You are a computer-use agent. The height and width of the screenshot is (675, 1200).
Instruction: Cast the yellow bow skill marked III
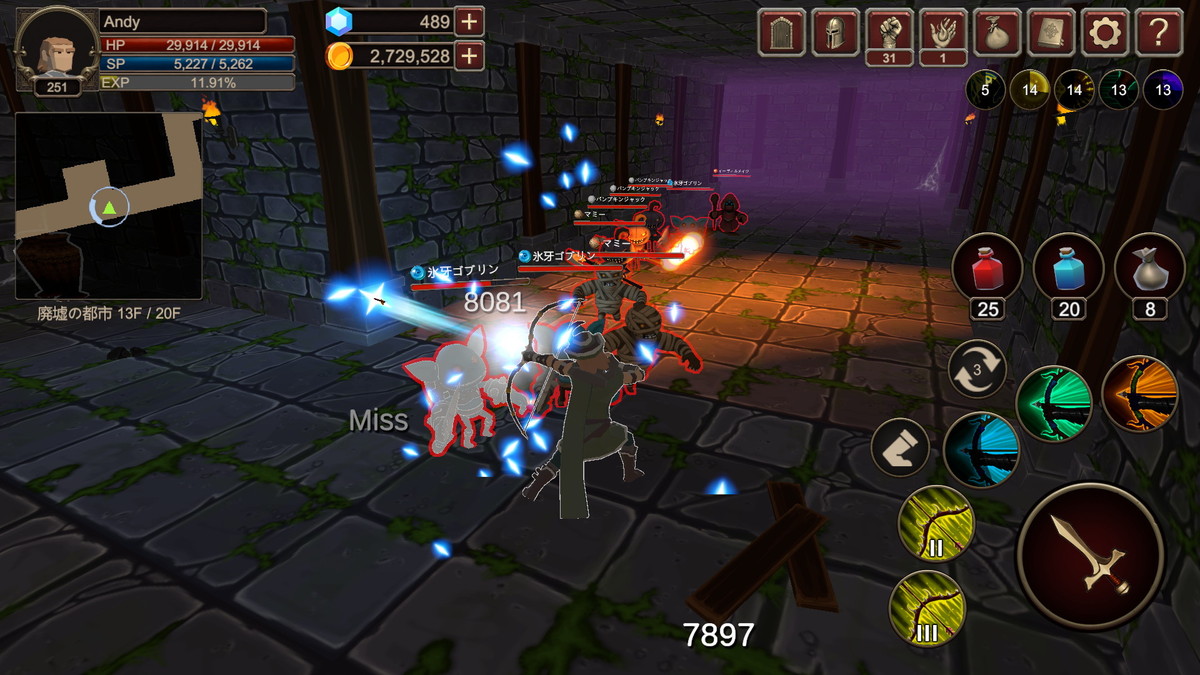coord(927,608)
